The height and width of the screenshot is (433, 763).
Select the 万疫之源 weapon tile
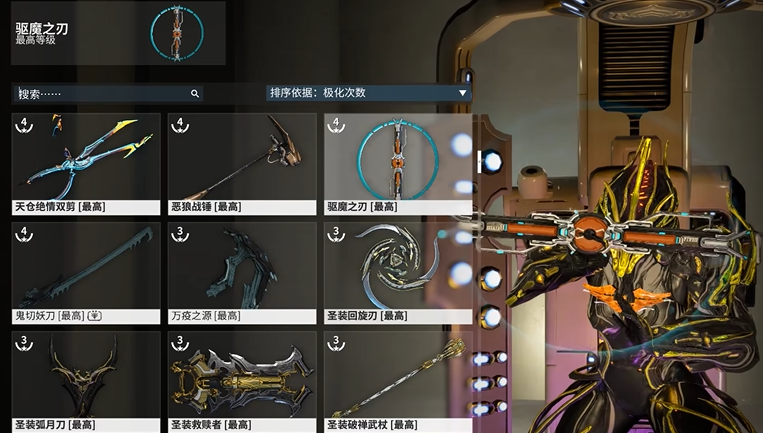click(x=241, y=272)
